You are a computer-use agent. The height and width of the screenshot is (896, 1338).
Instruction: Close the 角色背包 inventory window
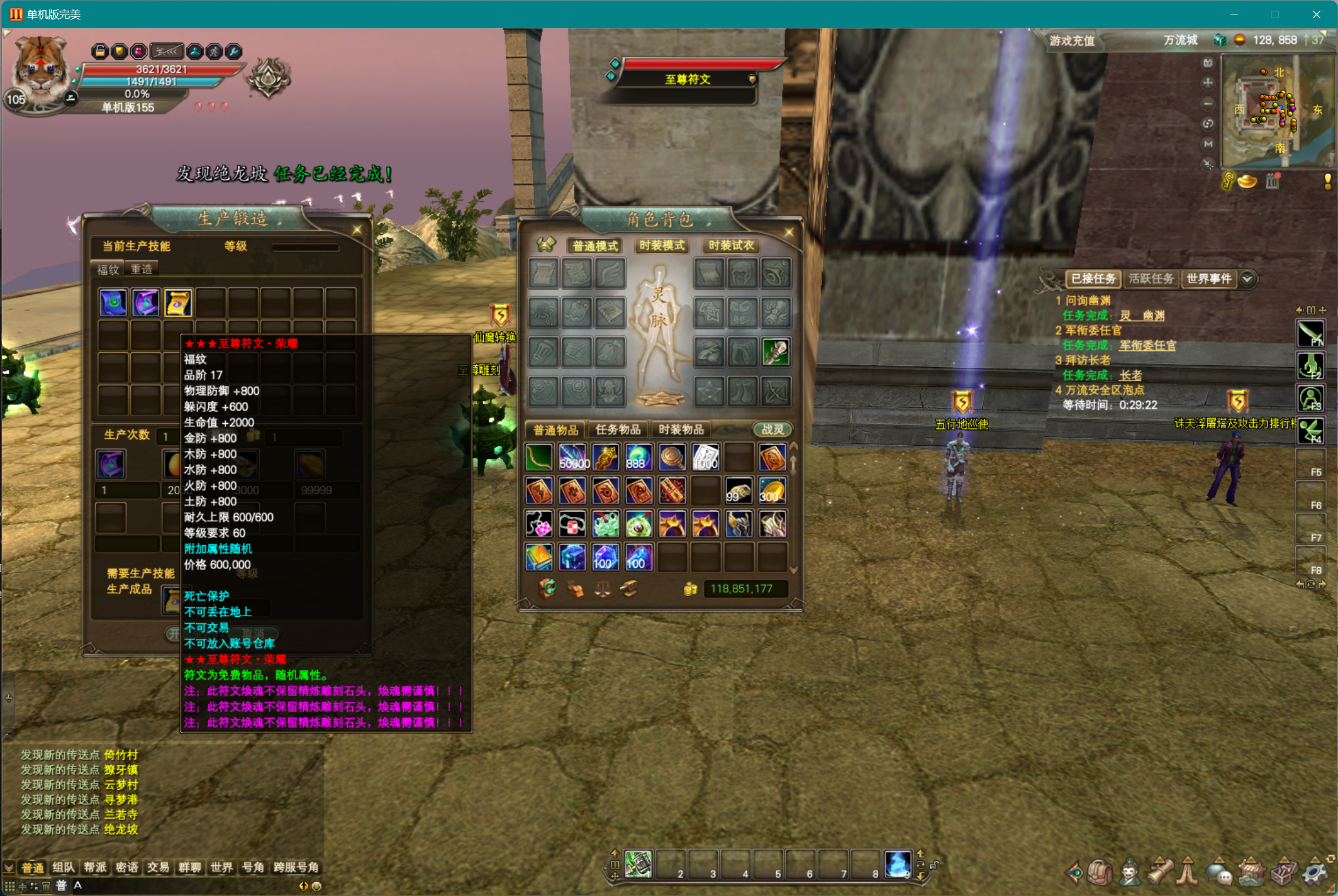[x=789, y=233]
